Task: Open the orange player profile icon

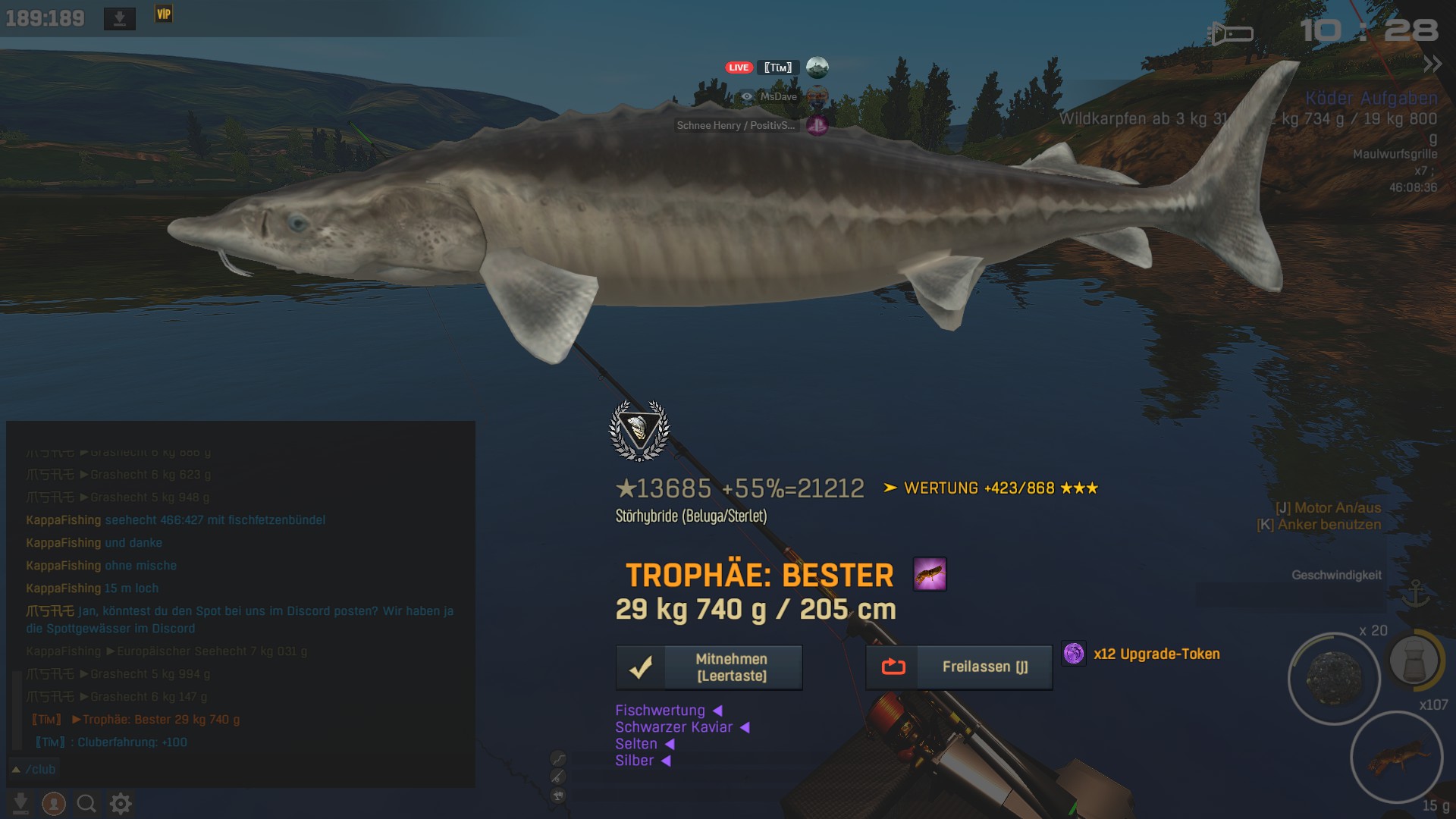Action: click(x=54, y=803)
